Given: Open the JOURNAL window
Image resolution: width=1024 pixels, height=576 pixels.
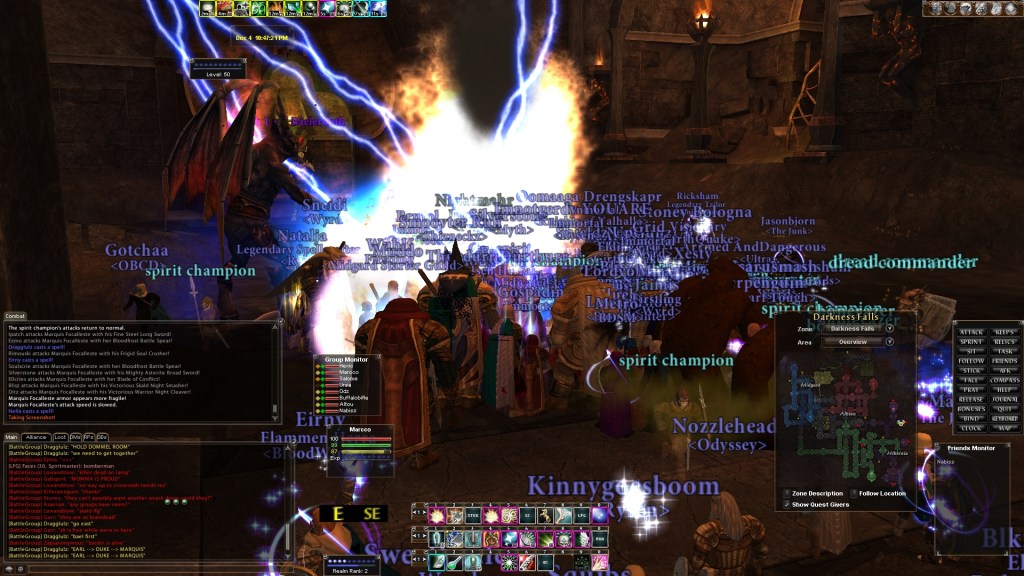Looking at the screenshot, I should 1004,399.
